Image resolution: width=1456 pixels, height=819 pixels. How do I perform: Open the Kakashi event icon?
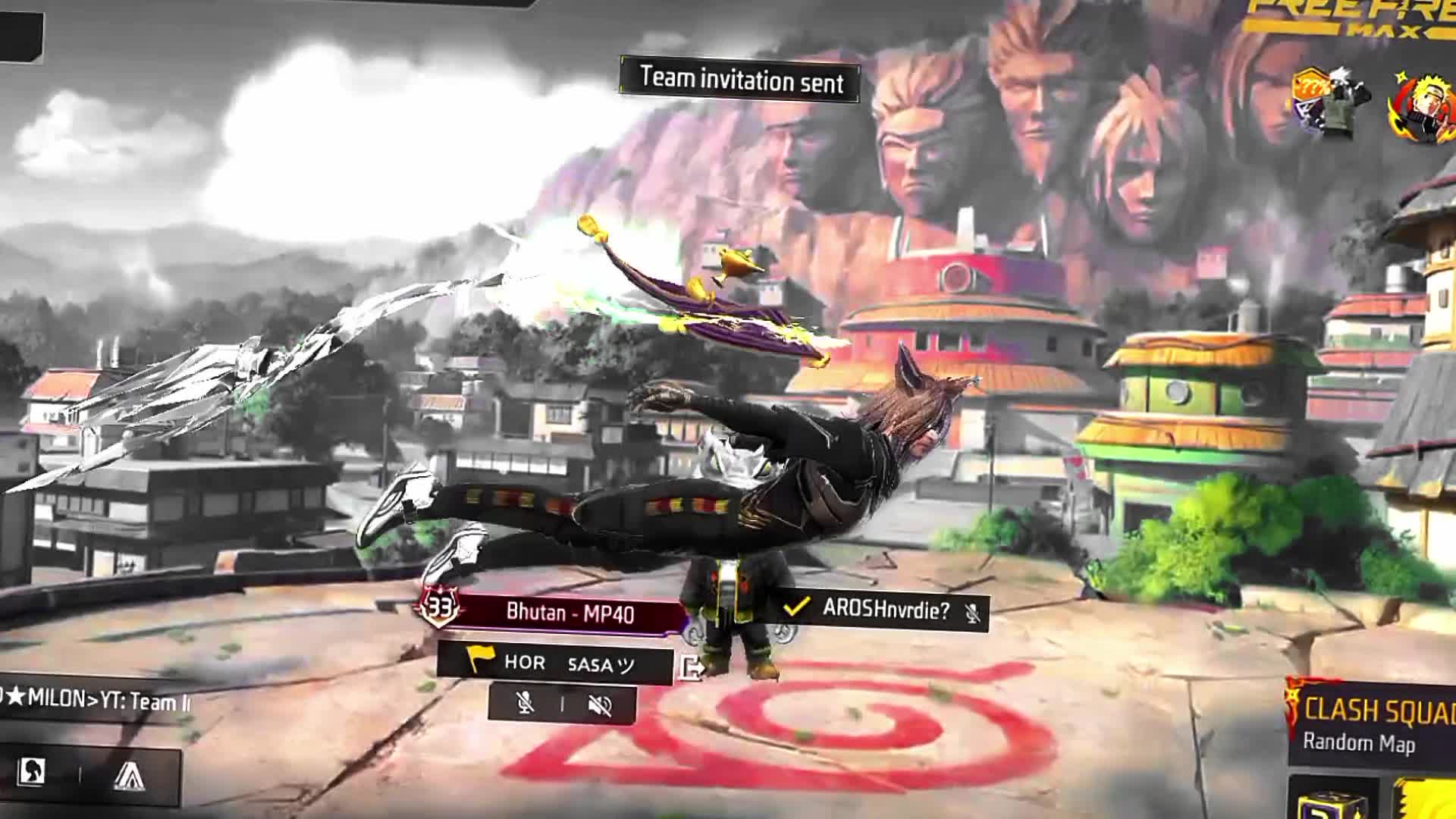pyautogui.click(x=1331, y=103)
